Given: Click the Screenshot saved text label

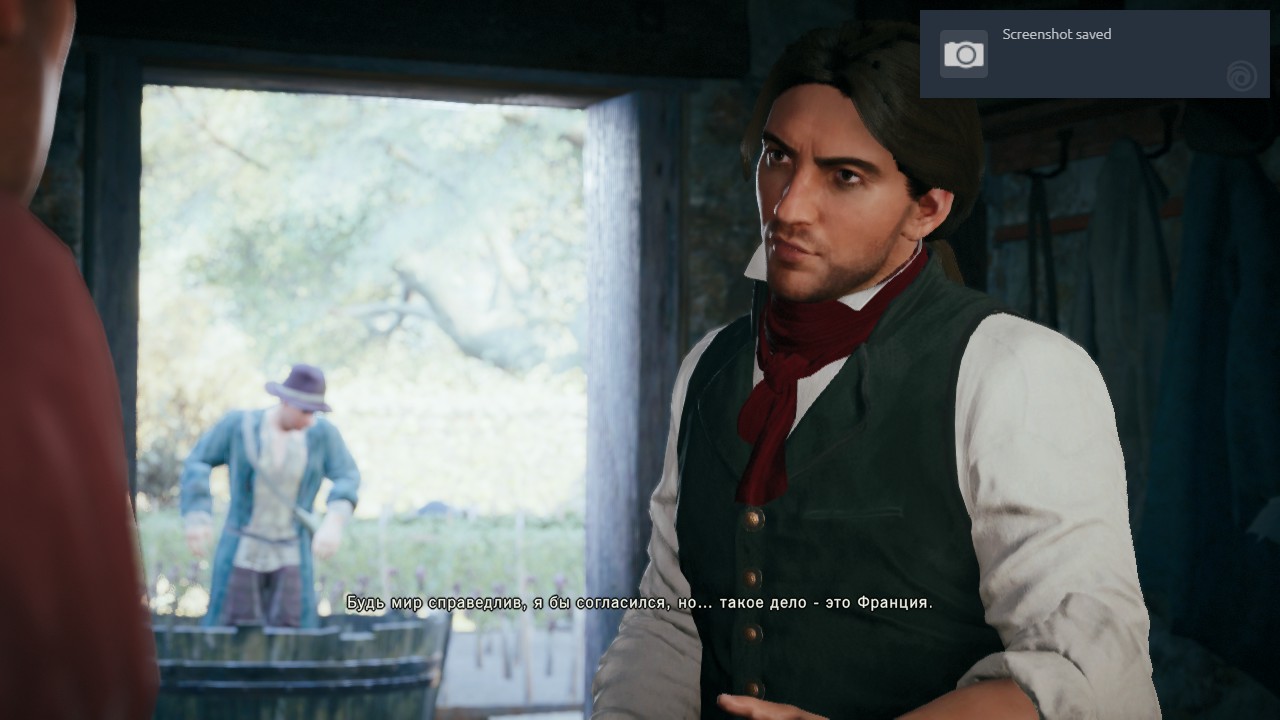Looking at the screenshot, I should click(x=1056, y=34).
